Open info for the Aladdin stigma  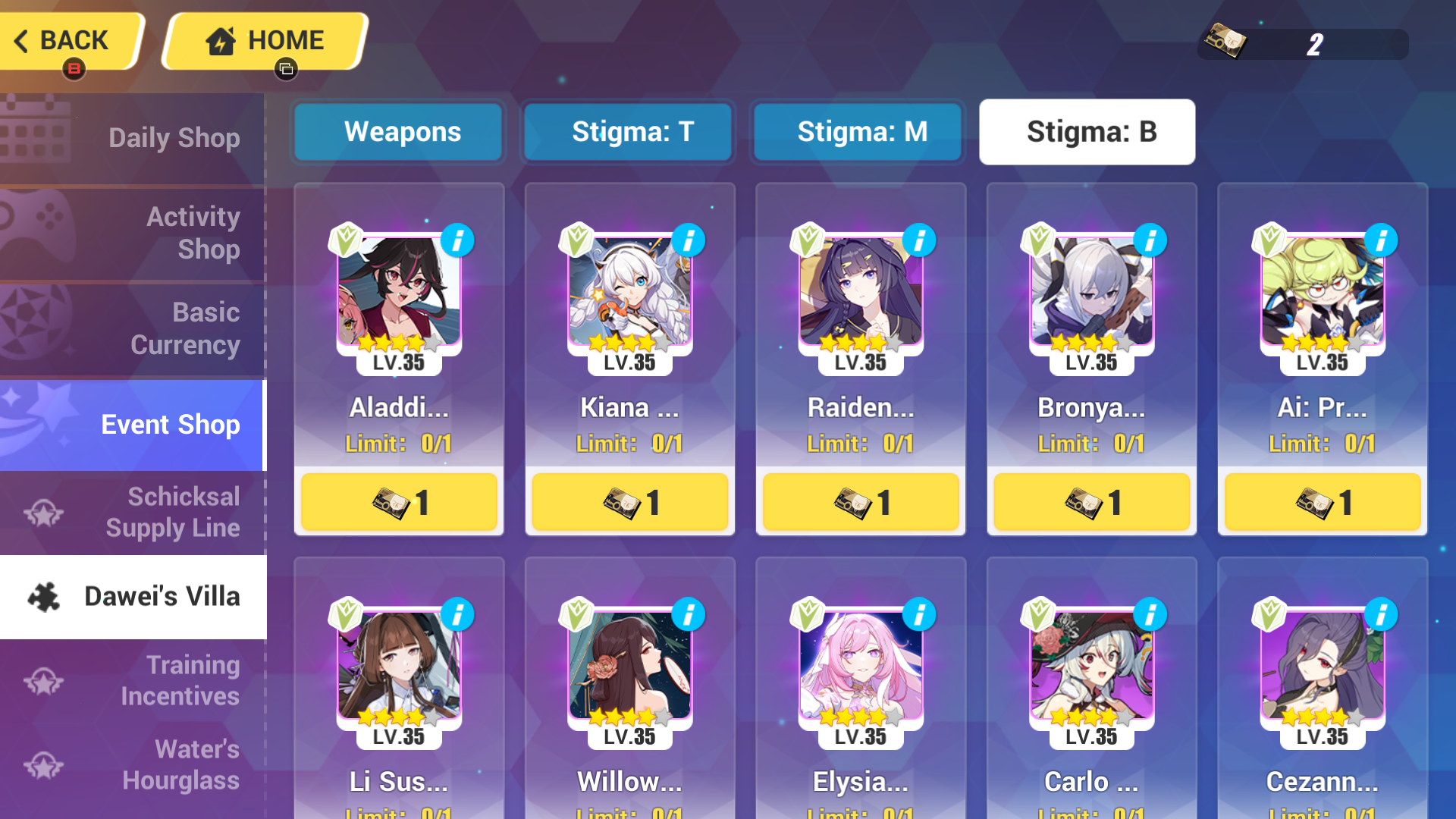(x=458, y=240)
